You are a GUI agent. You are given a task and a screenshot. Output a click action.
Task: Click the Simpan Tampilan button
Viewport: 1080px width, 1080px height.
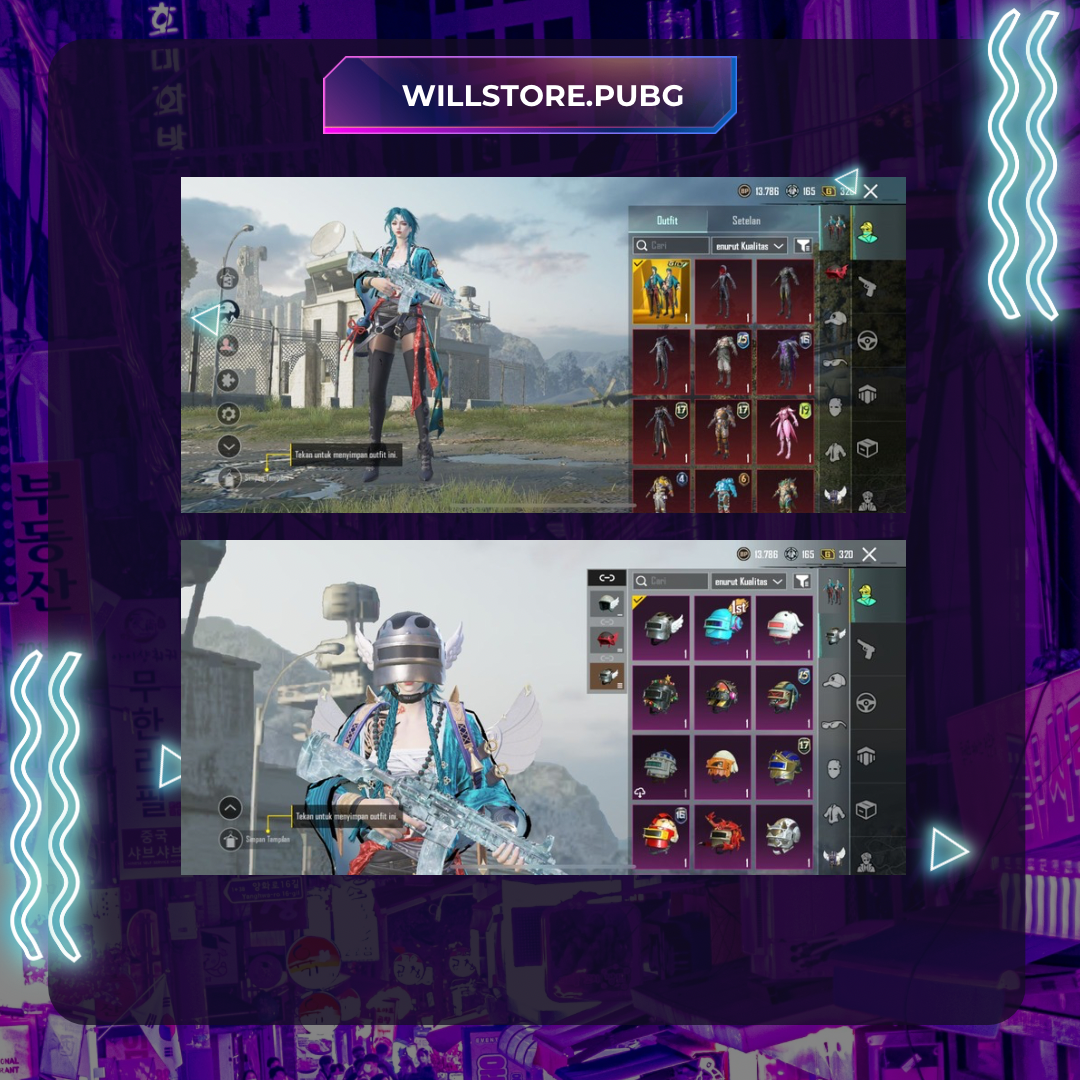point(231,839)
